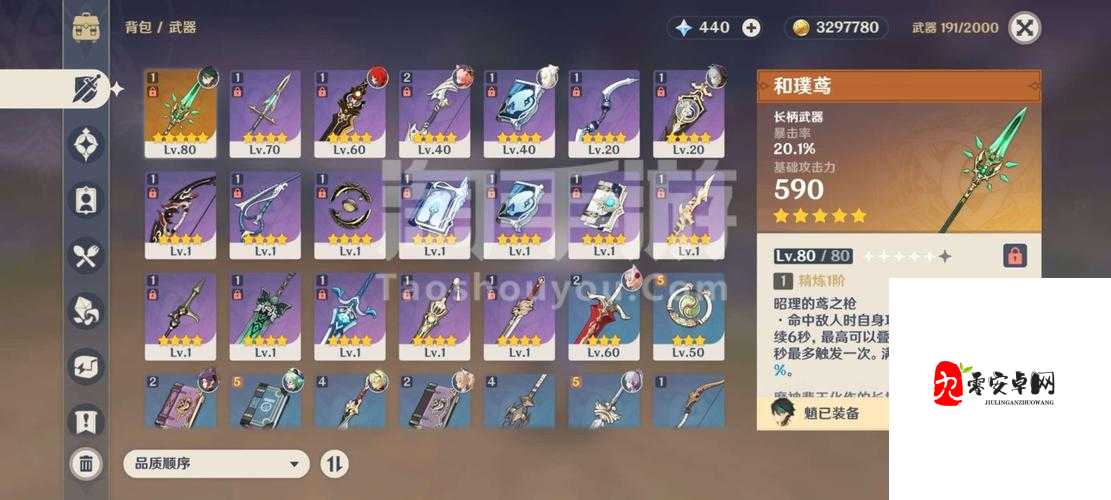1111x500 pixels.
Task: Click the backpack icon in the header
Action: (x=86, y=28)
